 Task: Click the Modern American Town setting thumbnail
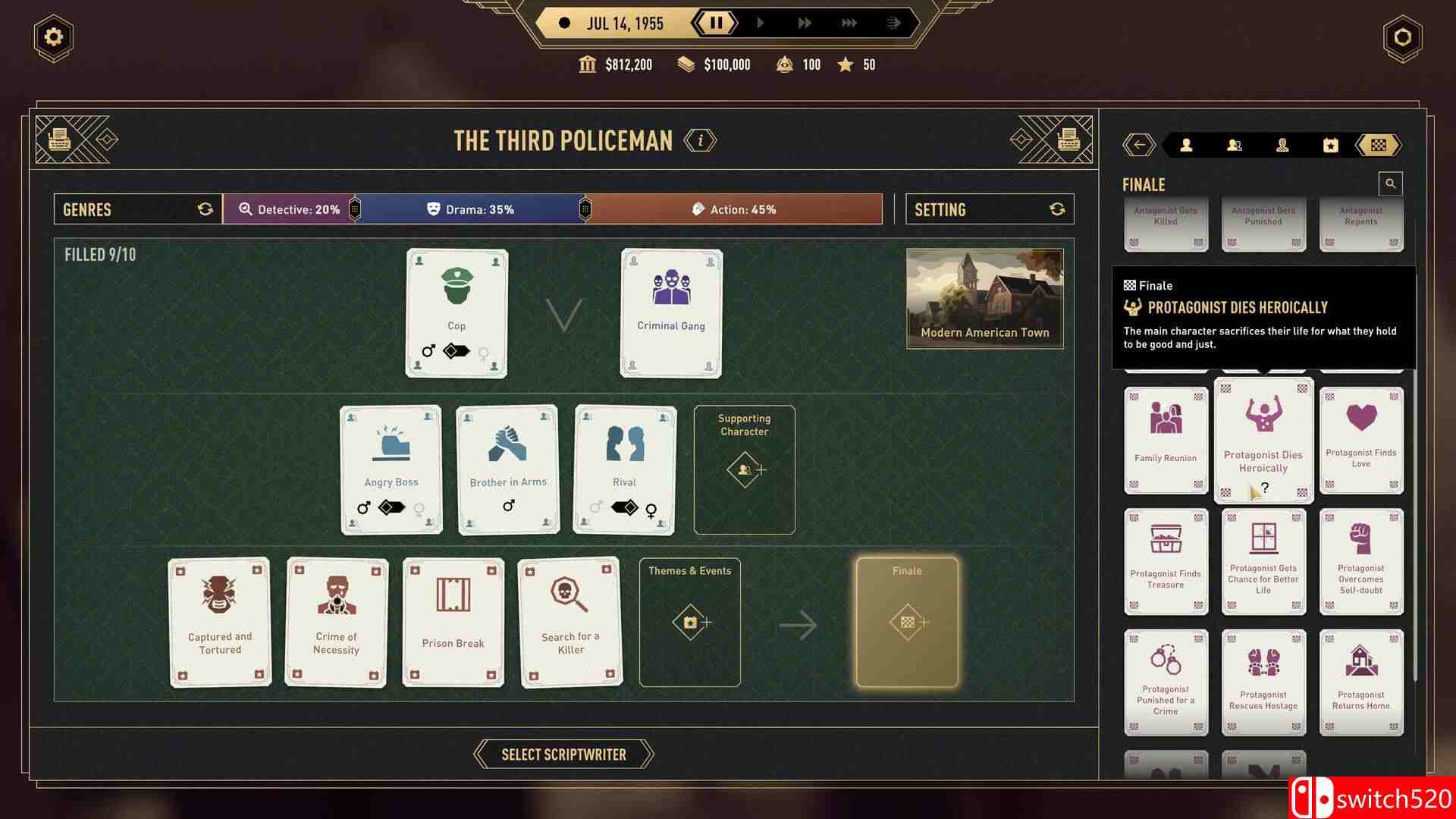click(984, 297)
